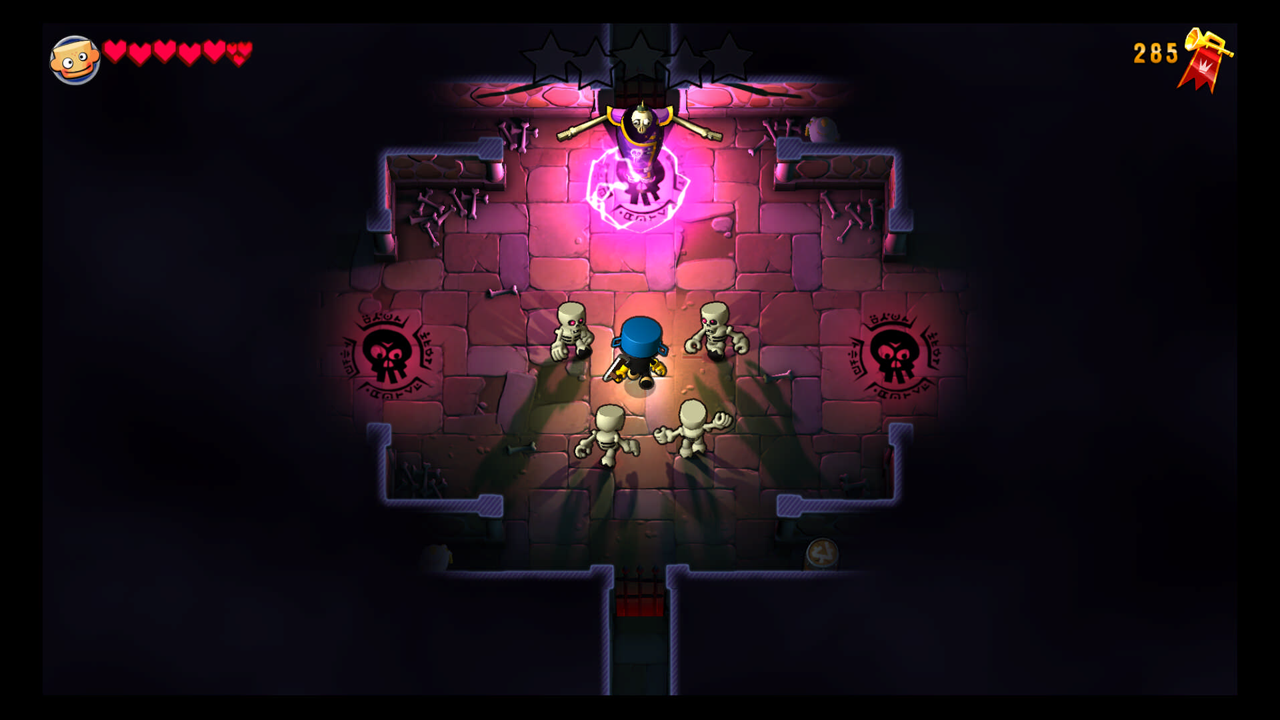Click the player character portrait icon
This screenshot has width=1280, height=720.
point(75,60)
